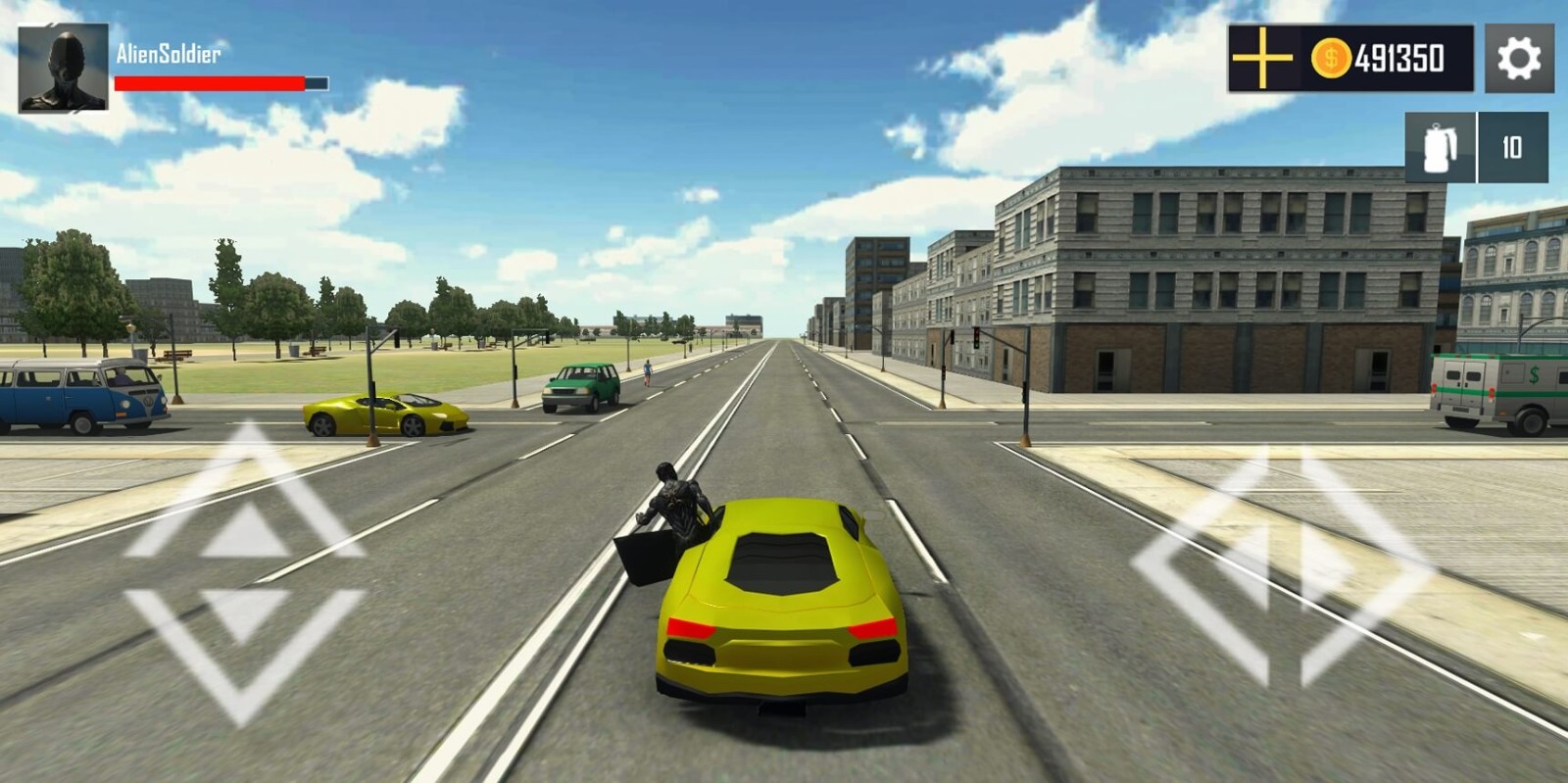This screenshot has width=1568, height=783.
Task: Select the green pickup truck ahead
Action: coord(583,387)
